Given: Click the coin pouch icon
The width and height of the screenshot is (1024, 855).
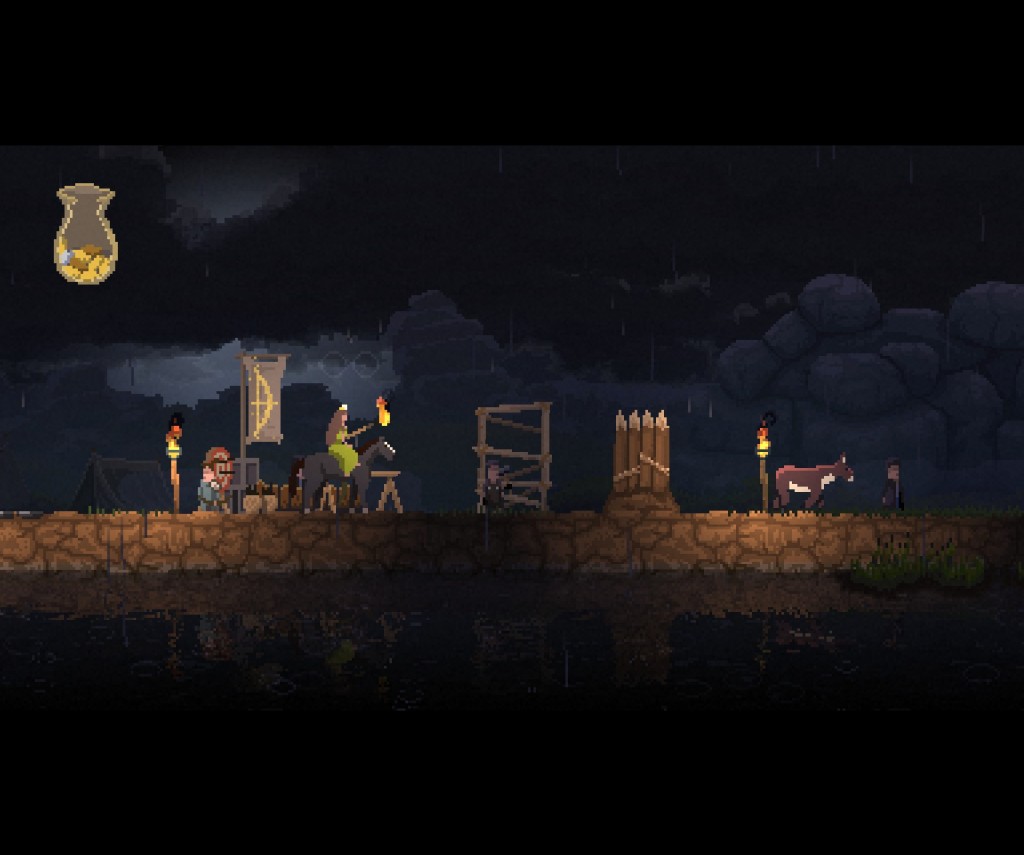Looking at the screenshot, I should (x=85, y=234).
